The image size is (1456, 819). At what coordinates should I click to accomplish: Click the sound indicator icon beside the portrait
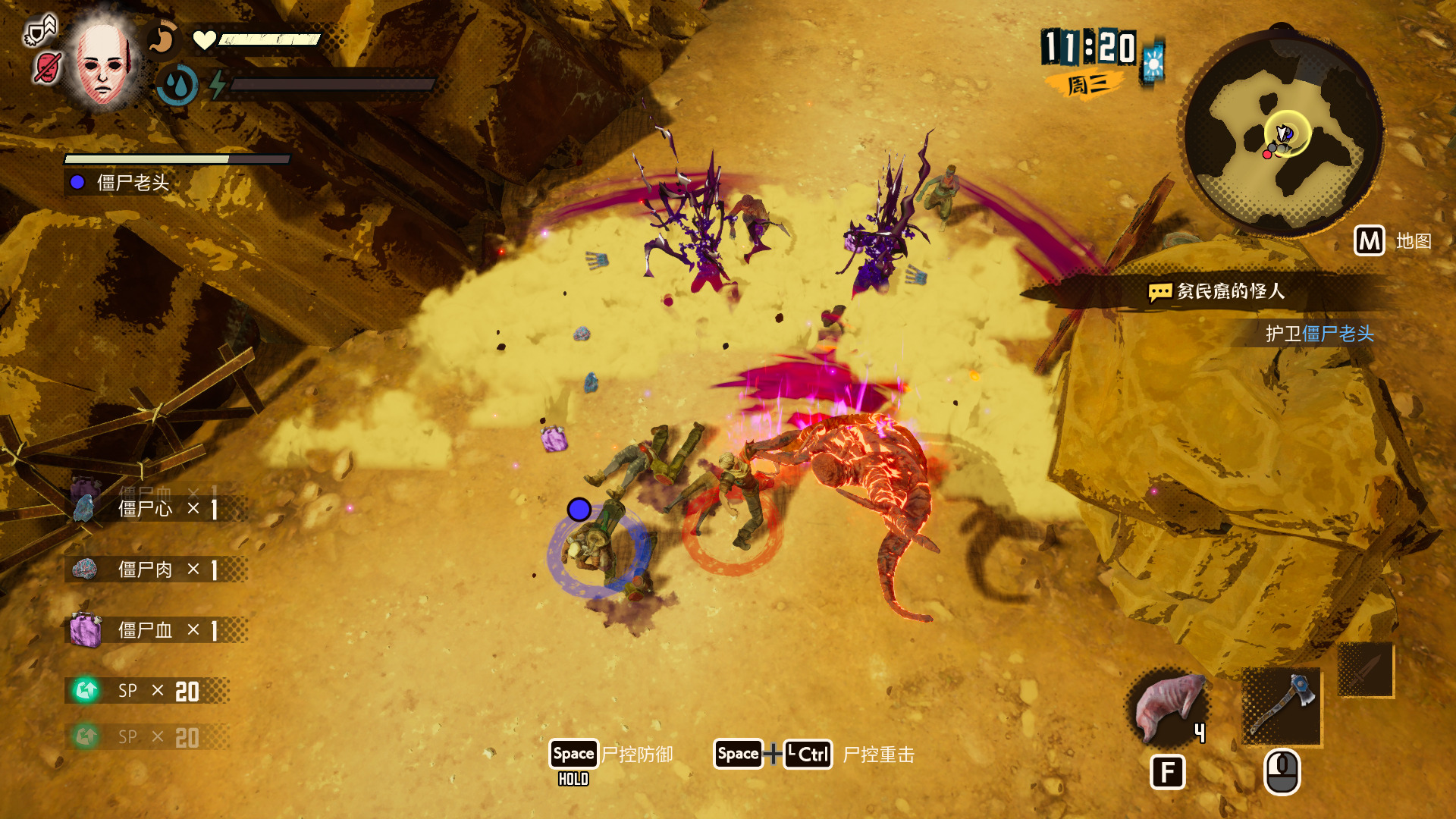(41, 32)
